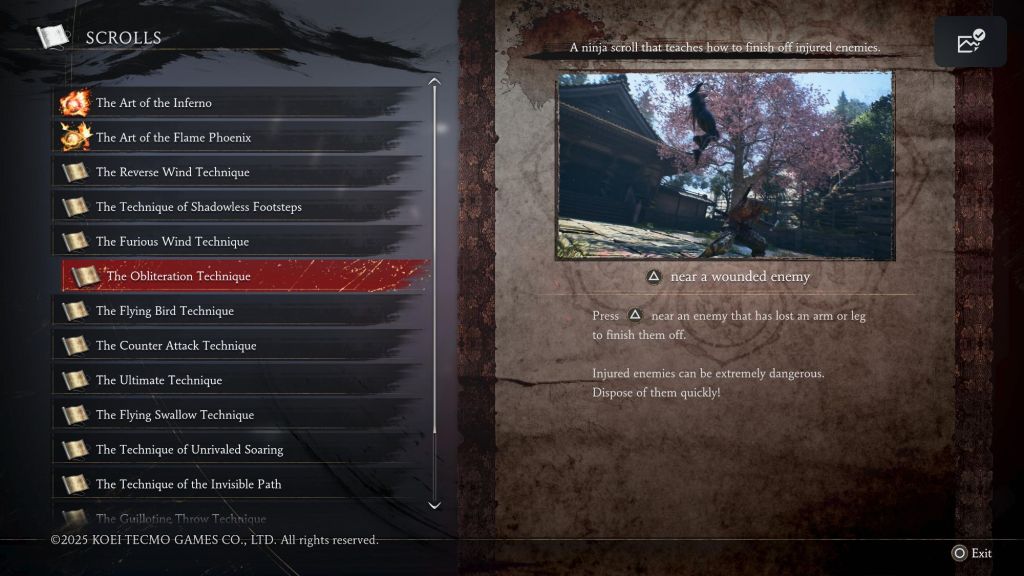
Task: Select The Technique of Unrivaled Soaring
Action: 189,450
